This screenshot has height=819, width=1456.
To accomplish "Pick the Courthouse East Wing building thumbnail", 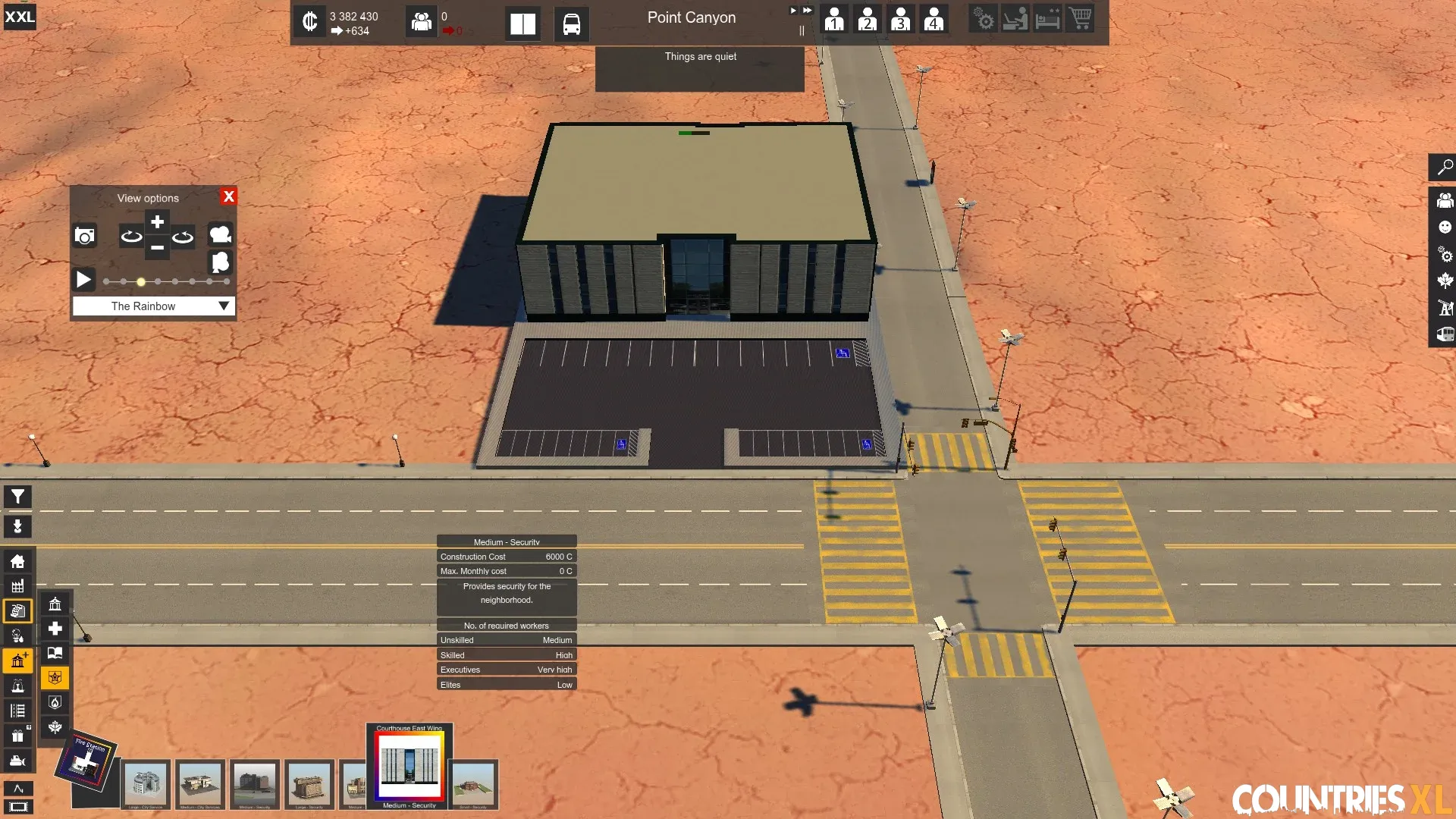I will click(409, 765).
